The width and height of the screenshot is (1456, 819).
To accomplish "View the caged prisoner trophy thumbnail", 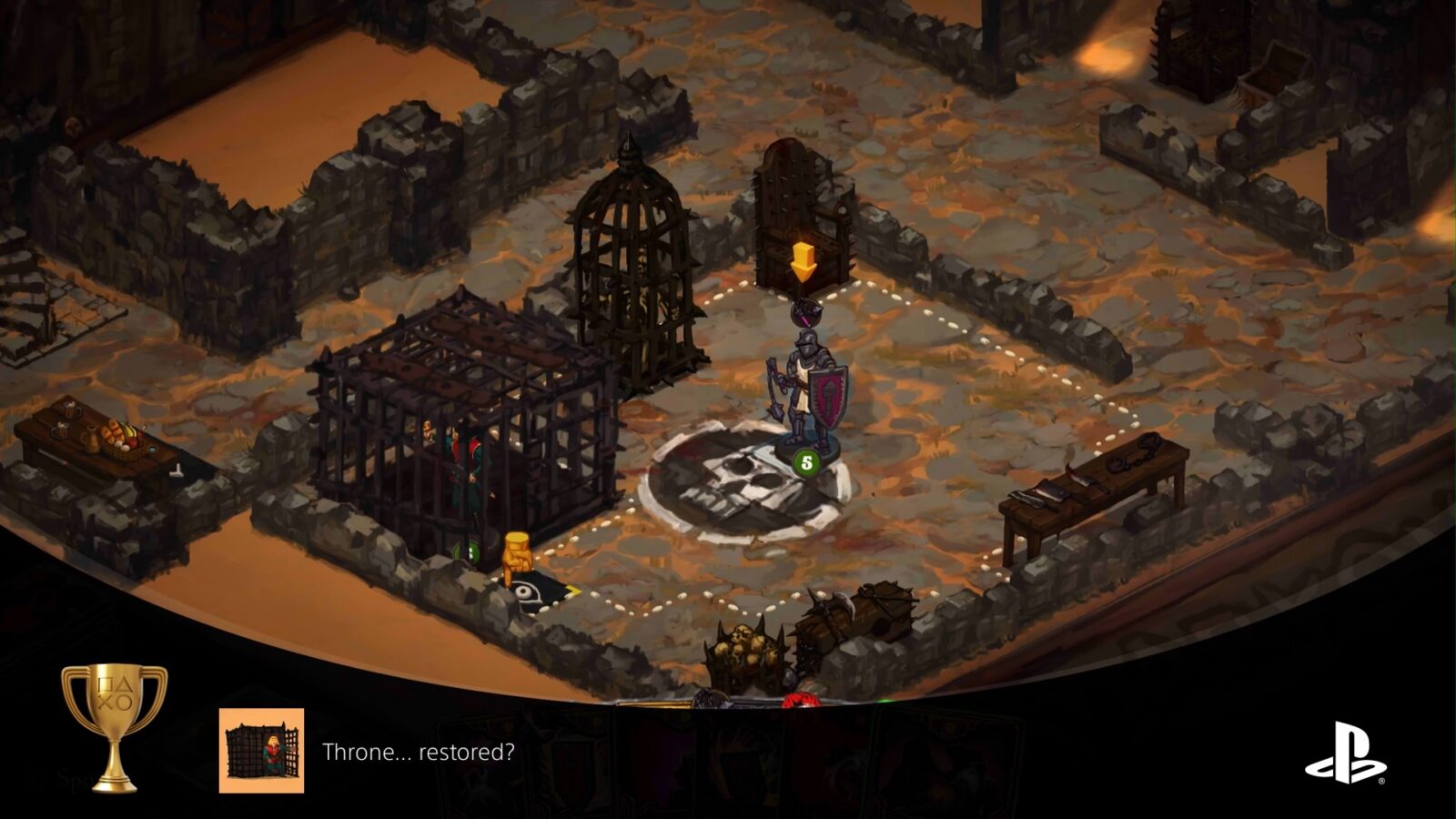I will pyautogui.click(x=261, y=751).
